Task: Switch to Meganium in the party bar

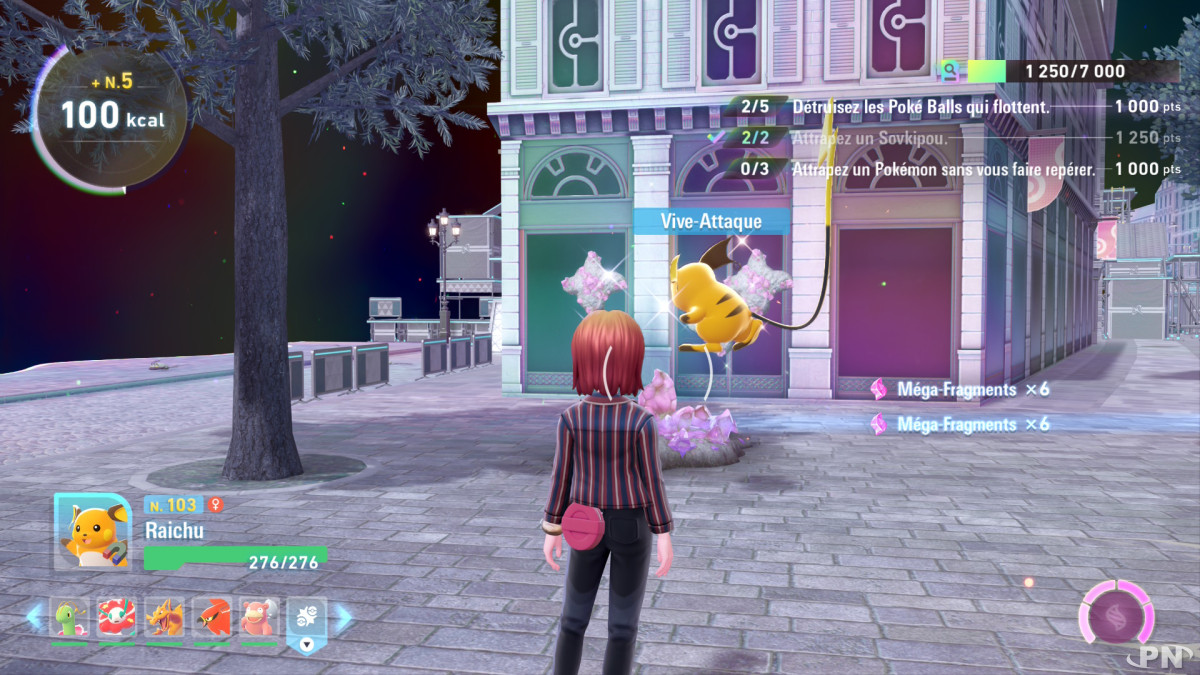Action: 70,618
